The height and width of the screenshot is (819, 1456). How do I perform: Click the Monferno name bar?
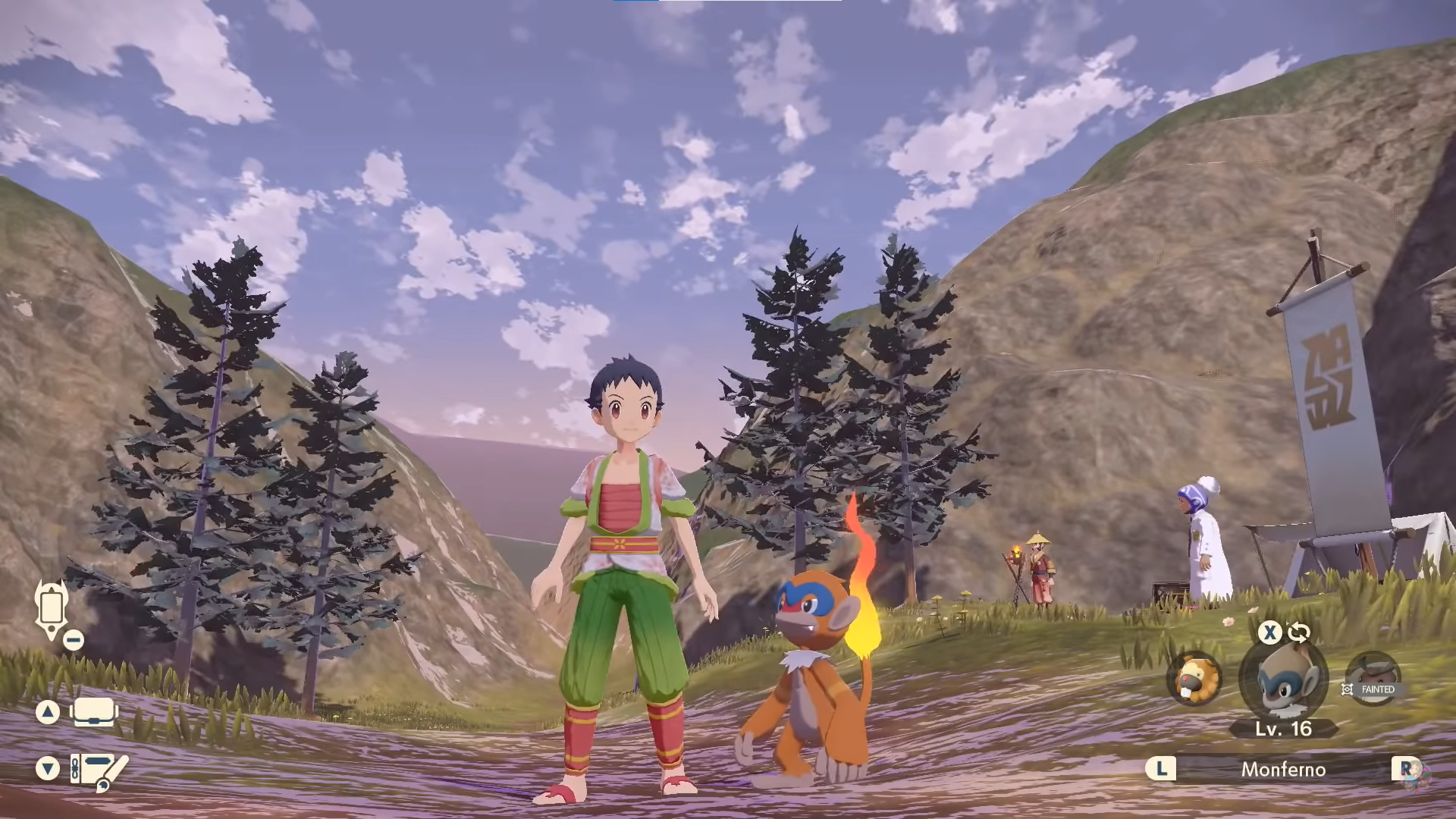[x=1283, y=770]
